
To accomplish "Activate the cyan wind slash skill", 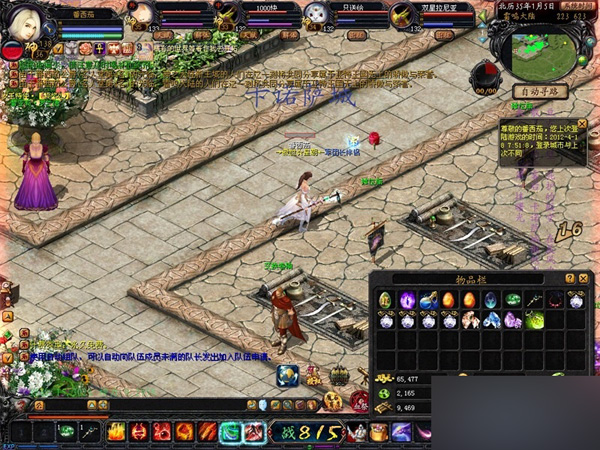I will 229,432.
